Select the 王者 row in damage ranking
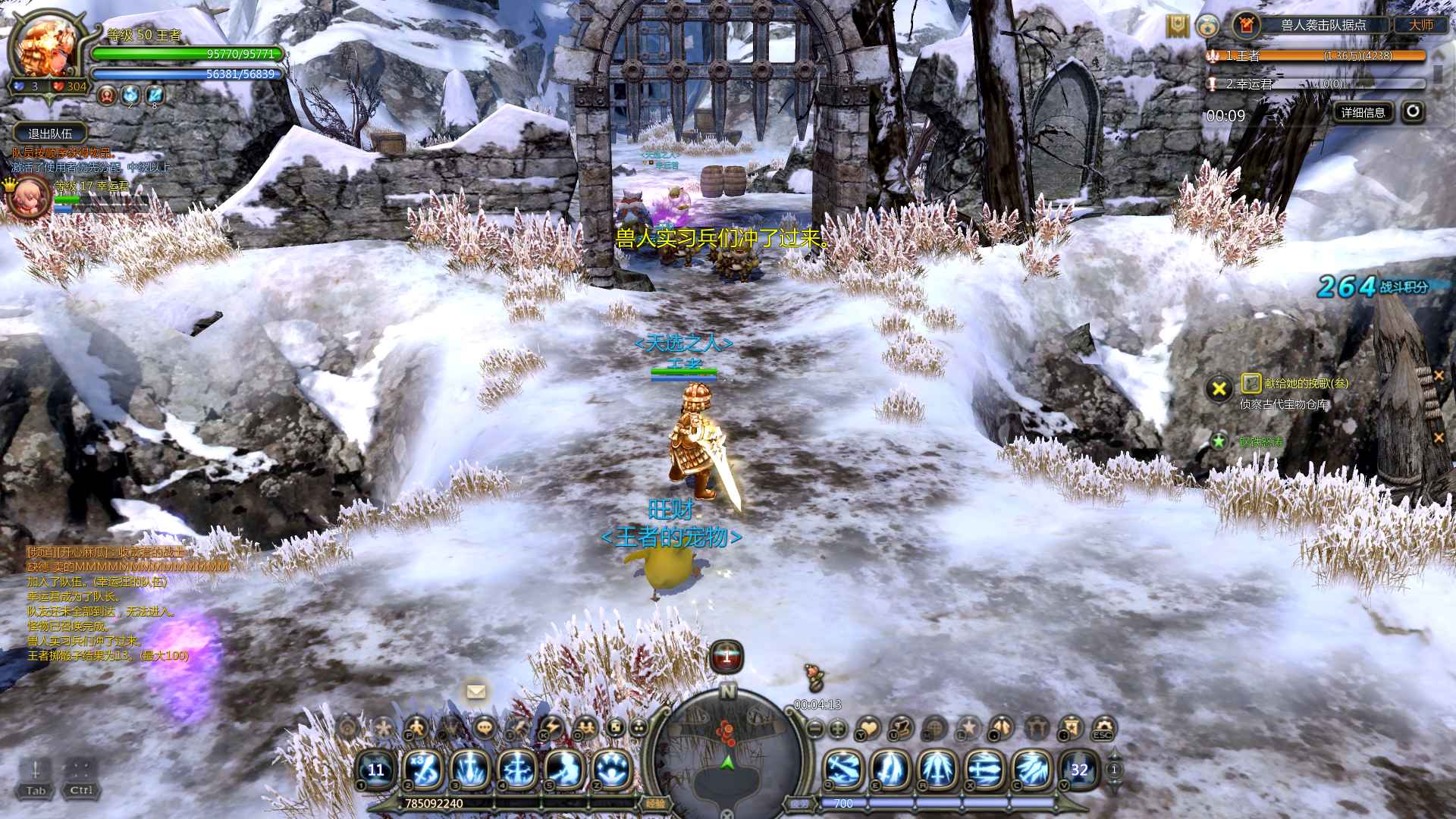This screenshot has height=819, width=1456. (x=1316, y=55)
